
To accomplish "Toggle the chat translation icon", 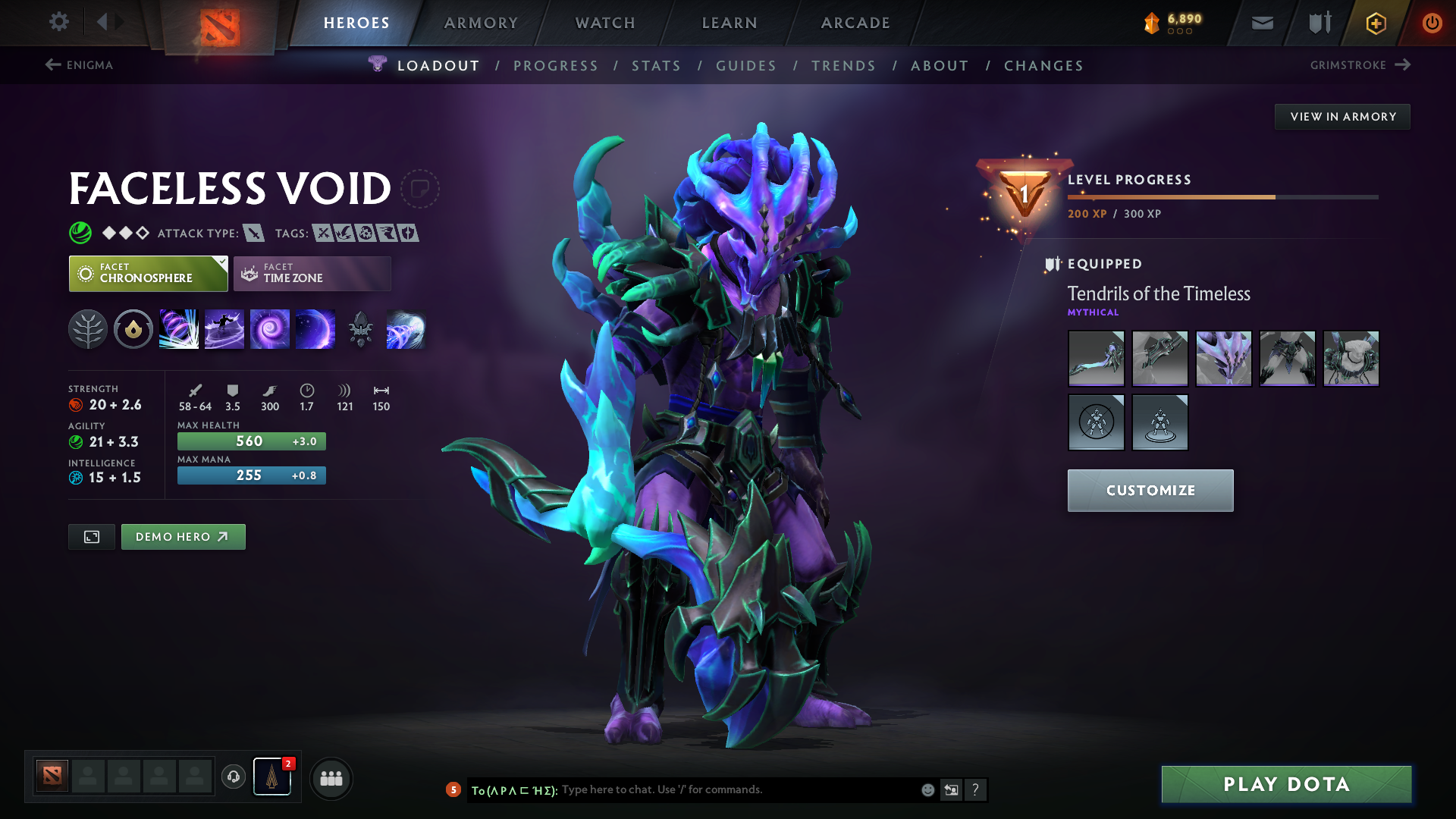I will (951, 789).
